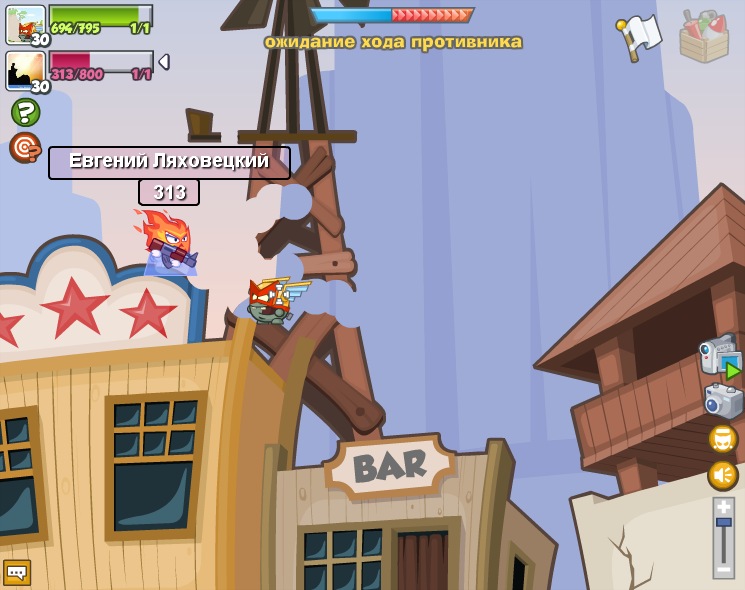
Task: Zoom in with the plus button
Action: pyautogui.click(x=723, y=506)
